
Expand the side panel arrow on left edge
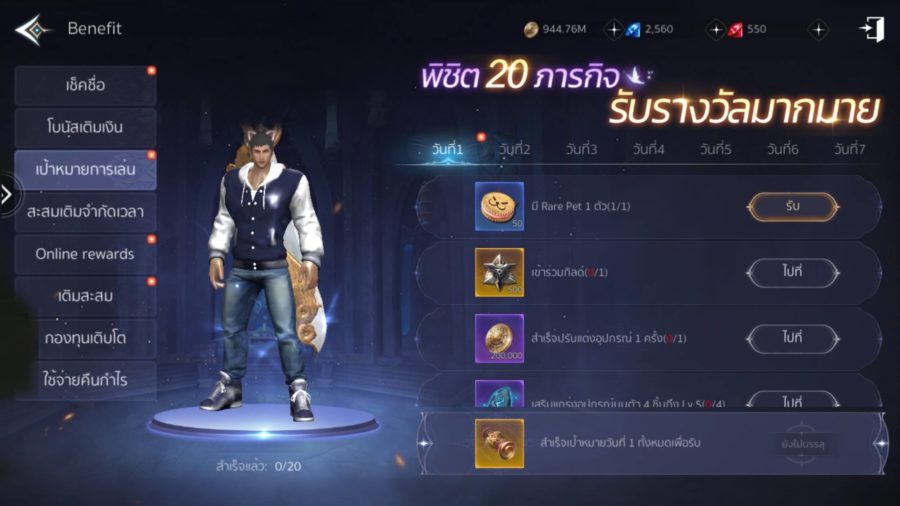coord(7,194)
